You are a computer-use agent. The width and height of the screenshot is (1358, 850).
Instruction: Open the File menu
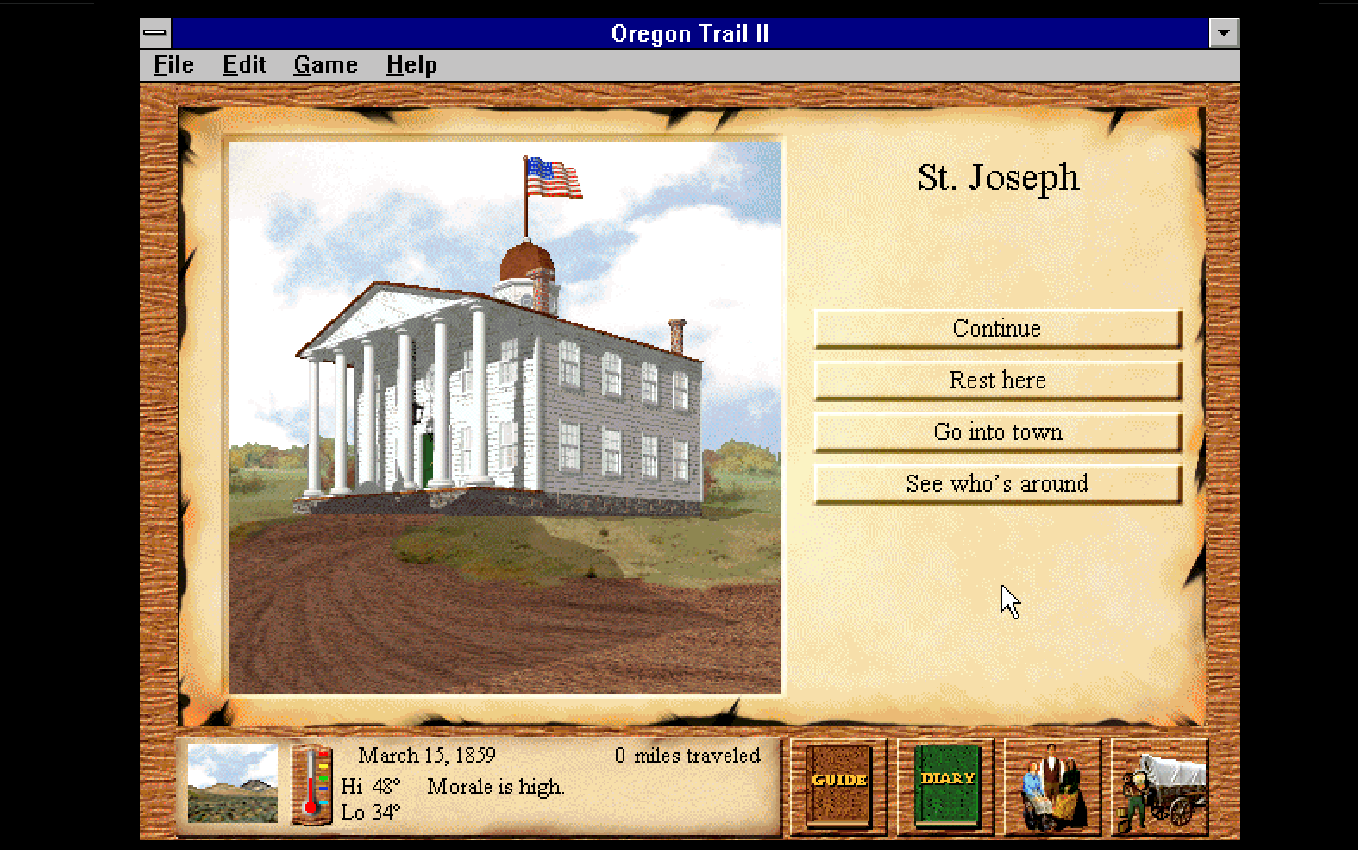coord(171,65)
